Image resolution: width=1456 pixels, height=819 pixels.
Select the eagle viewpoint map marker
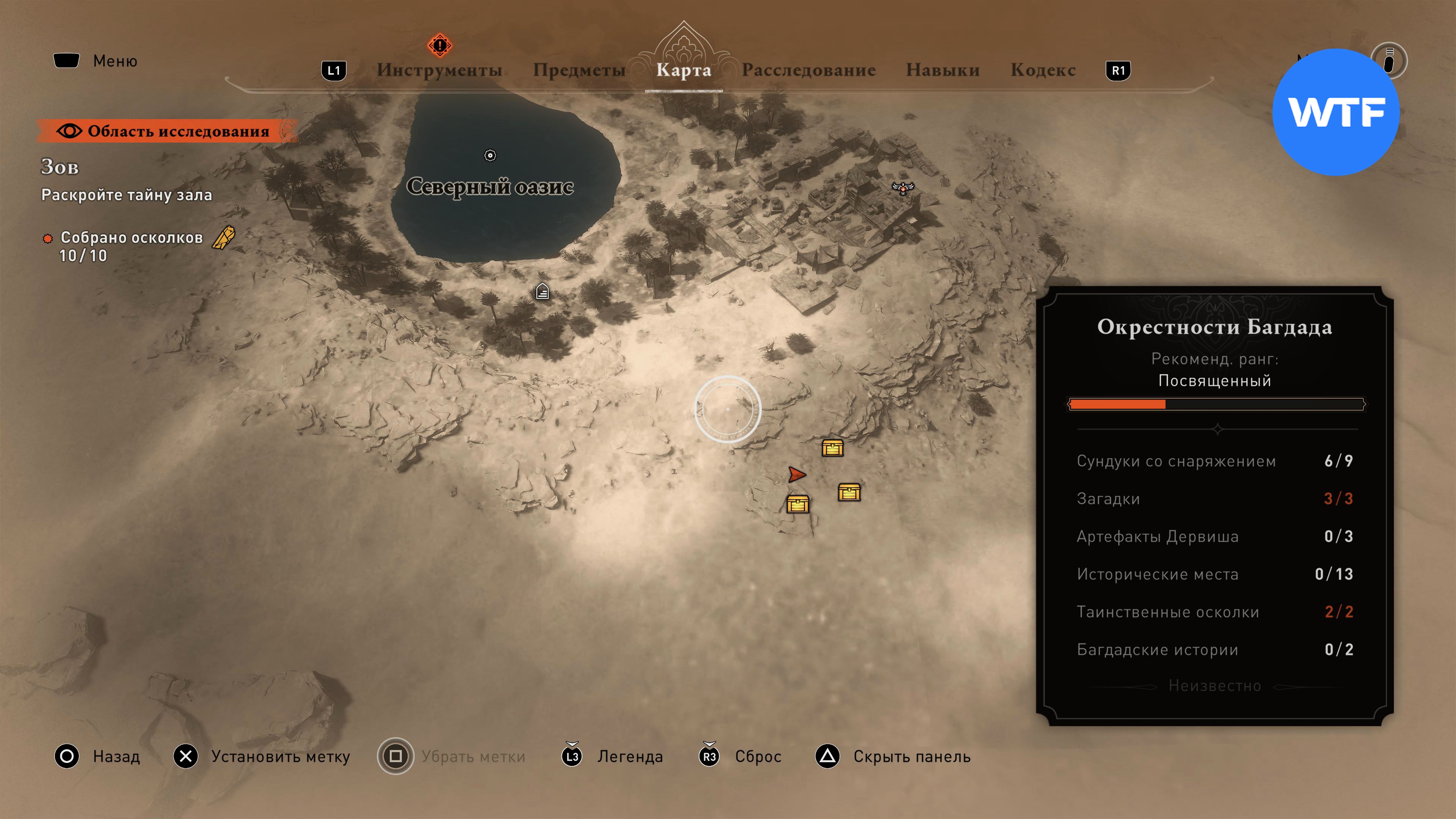tap(903, 188)
